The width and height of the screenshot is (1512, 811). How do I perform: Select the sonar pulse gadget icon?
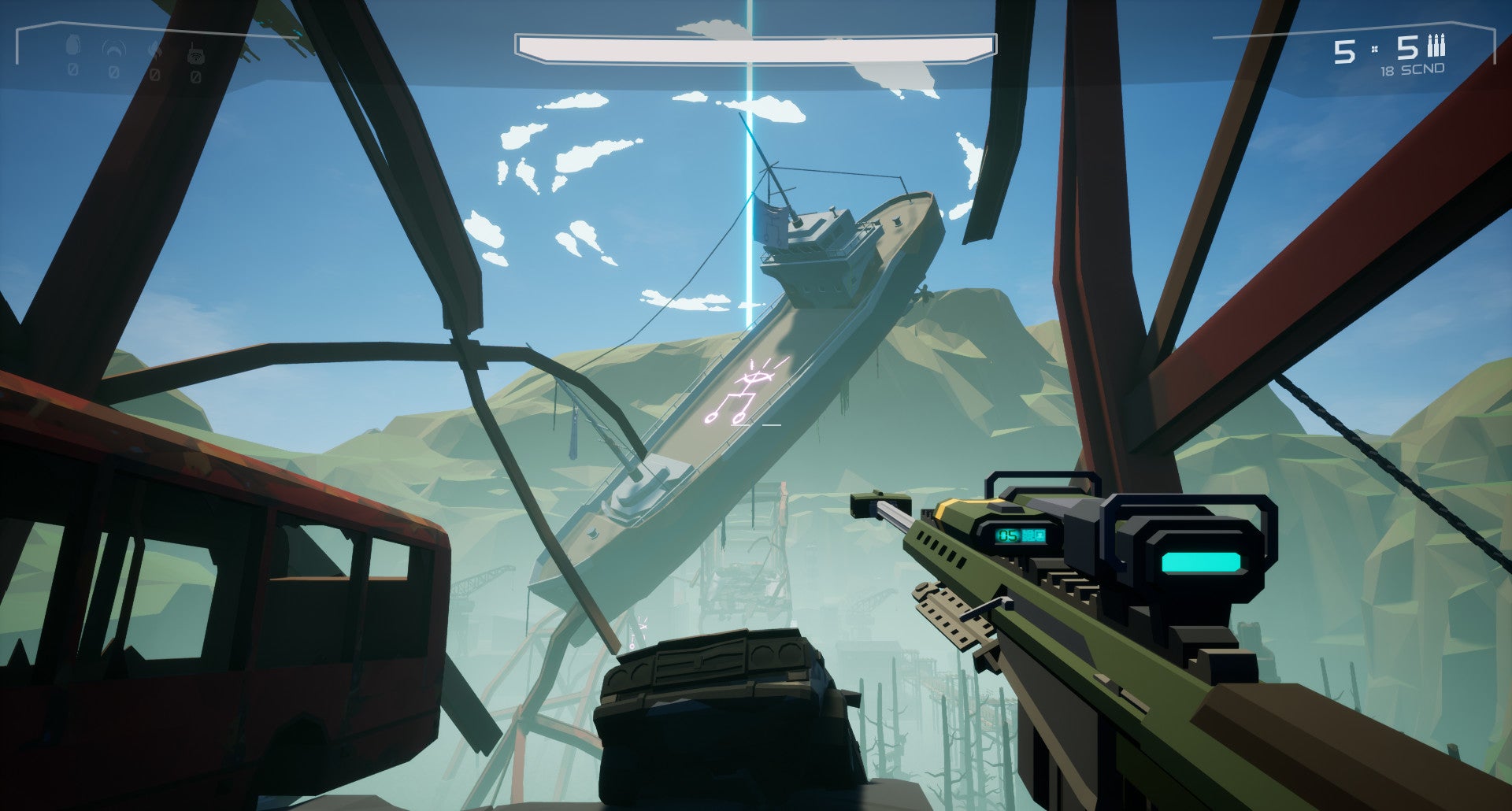[114, 50]
